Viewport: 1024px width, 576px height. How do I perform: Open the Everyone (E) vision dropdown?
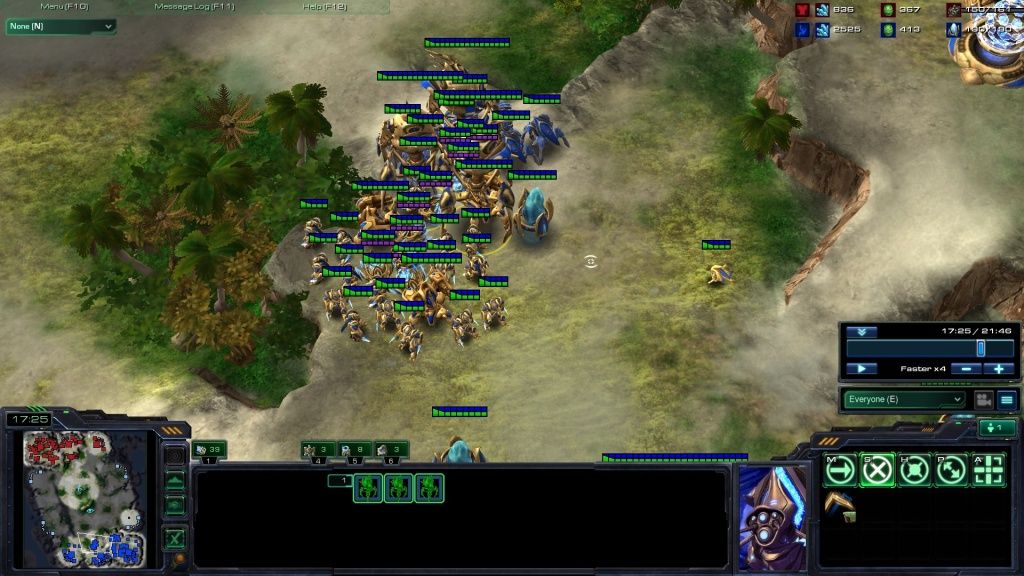904,399
